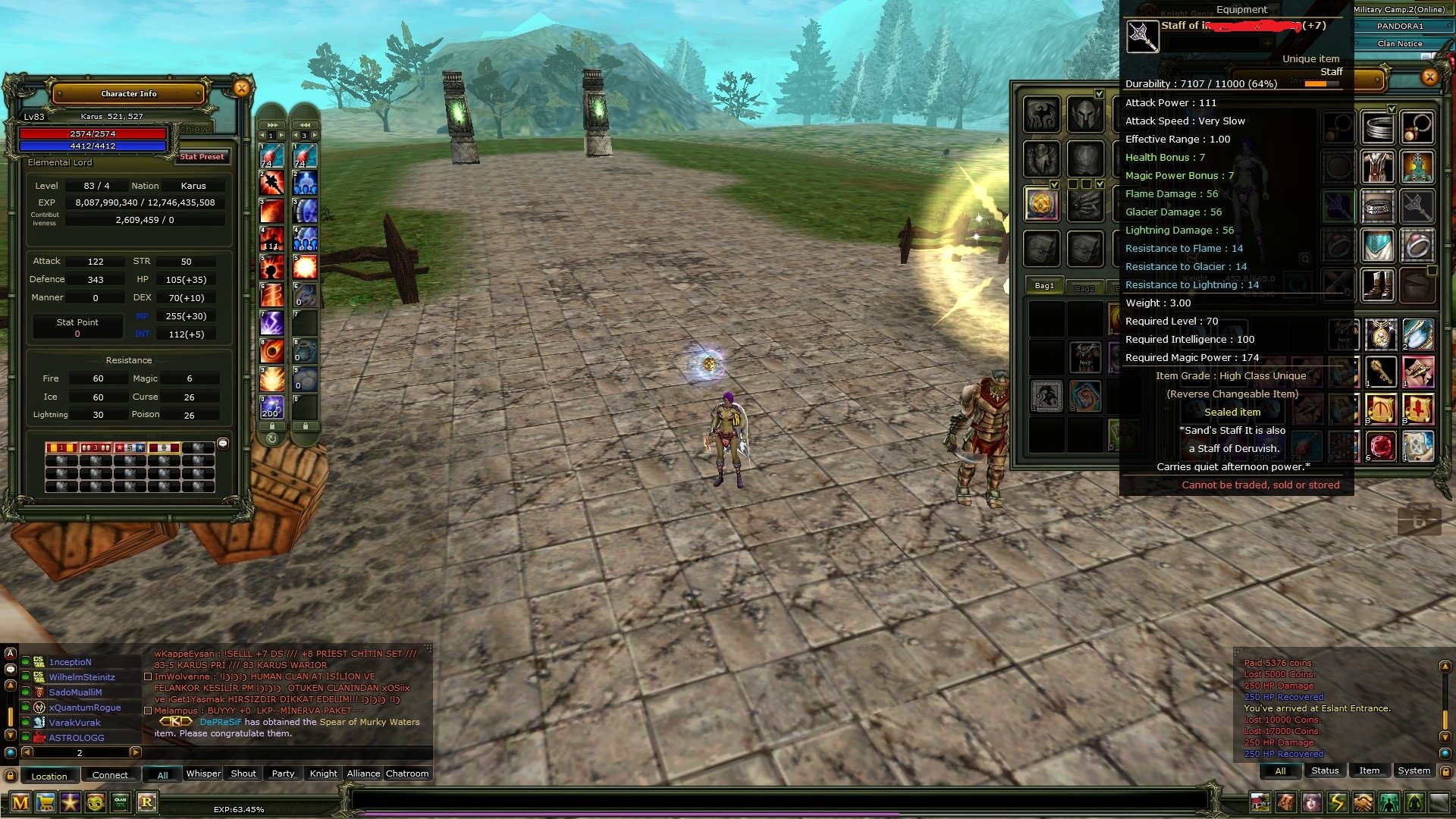Use the fiery staff skill in slot 2
This screenshot has width=1456, height=819.
pos(272,183)
